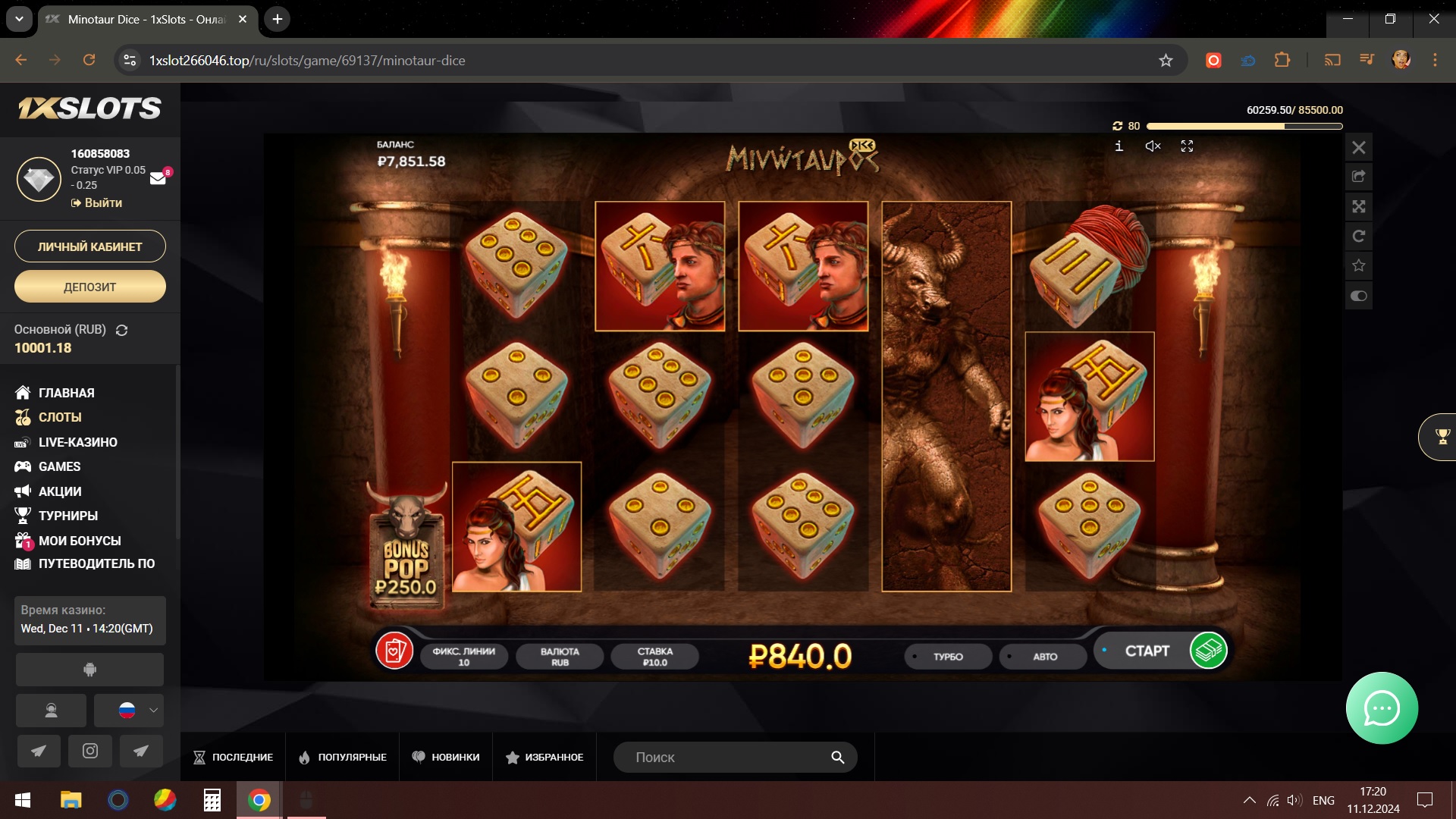Open the ДЕПОЗИТ deposit page
1456x819 pixels.
click(90, 287)
